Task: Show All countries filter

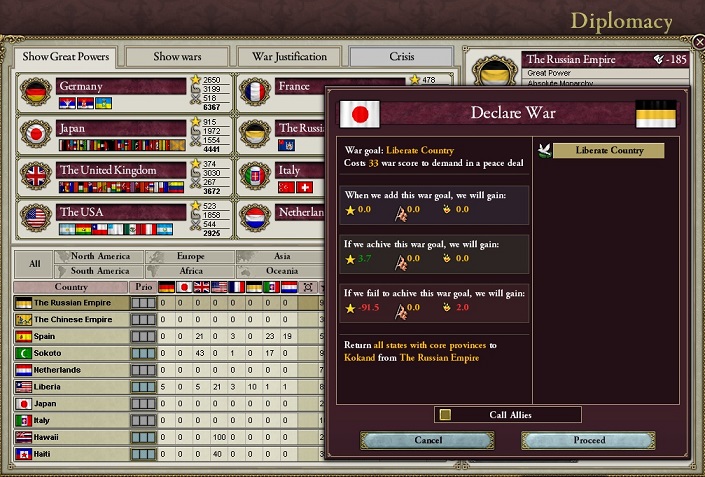Action: [x=35, y=264]
